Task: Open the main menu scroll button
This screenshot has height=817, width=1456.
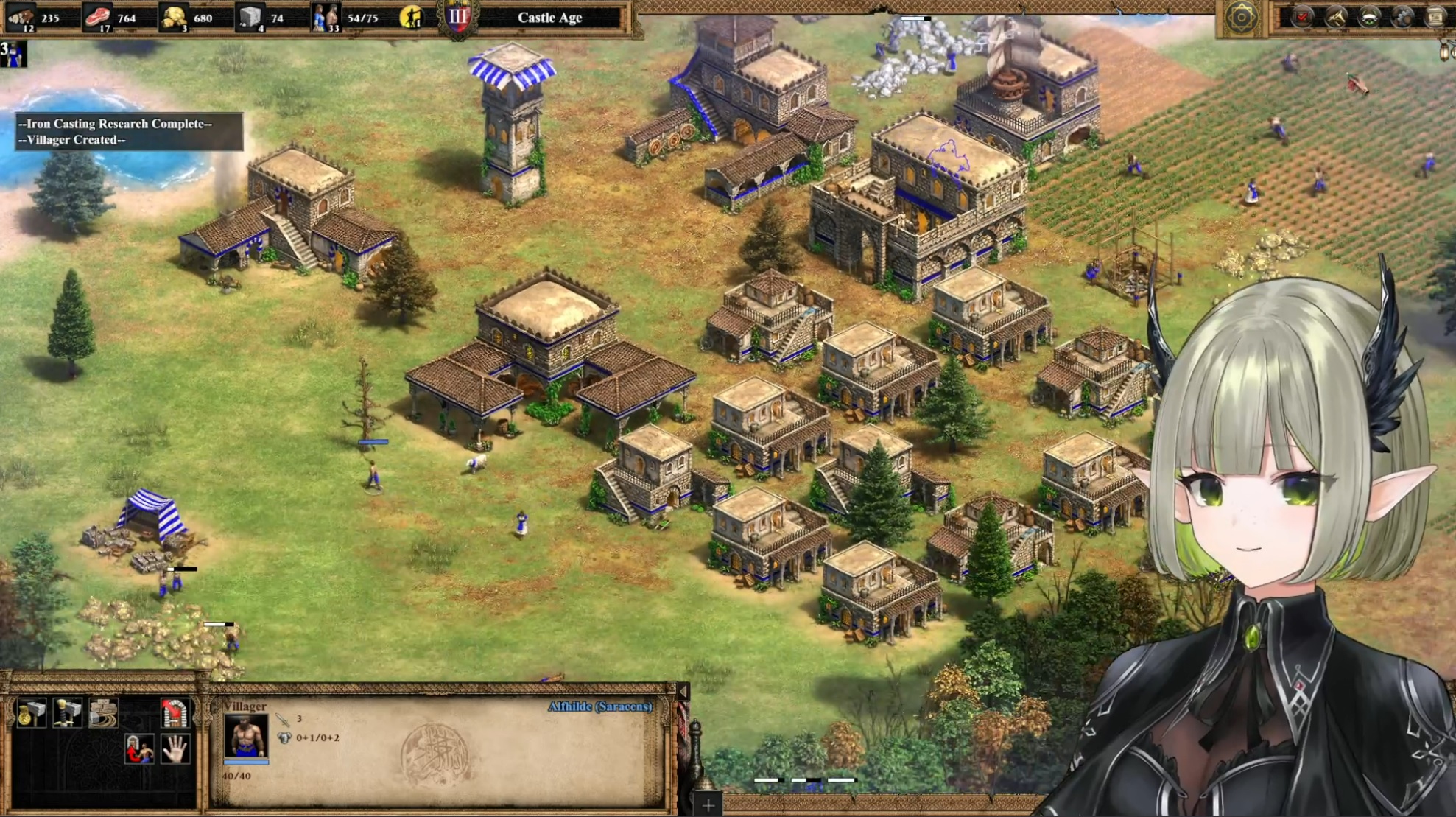Action: click(1436, 17)
